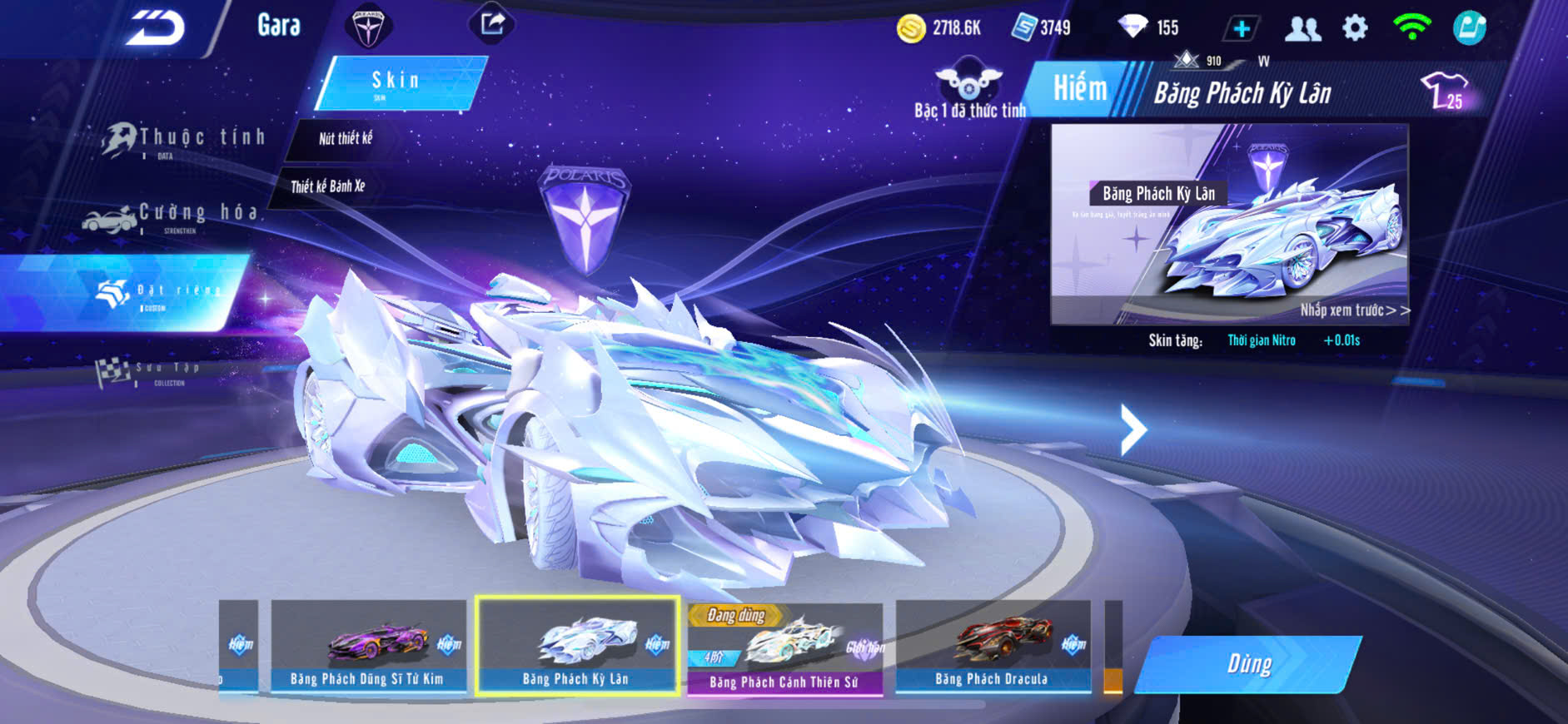Viewport: 1568px width, 724px height.
Task: Open Sưu Tập collection menu
Action: point(150,371)
